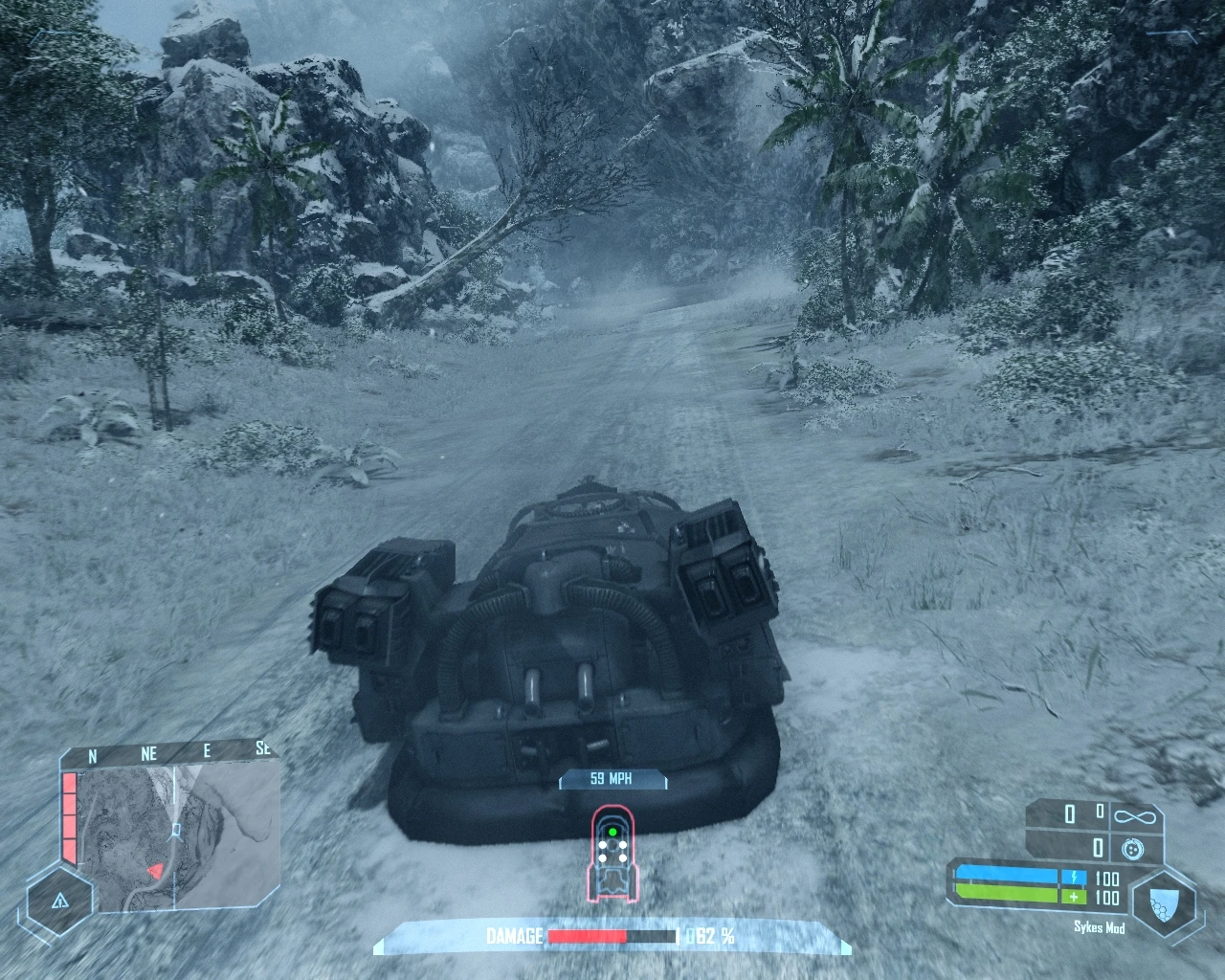This screenshot has width=1225, height=980.
Task: Click the vehicle position marker on the map
Action: [x=176, y=830]
